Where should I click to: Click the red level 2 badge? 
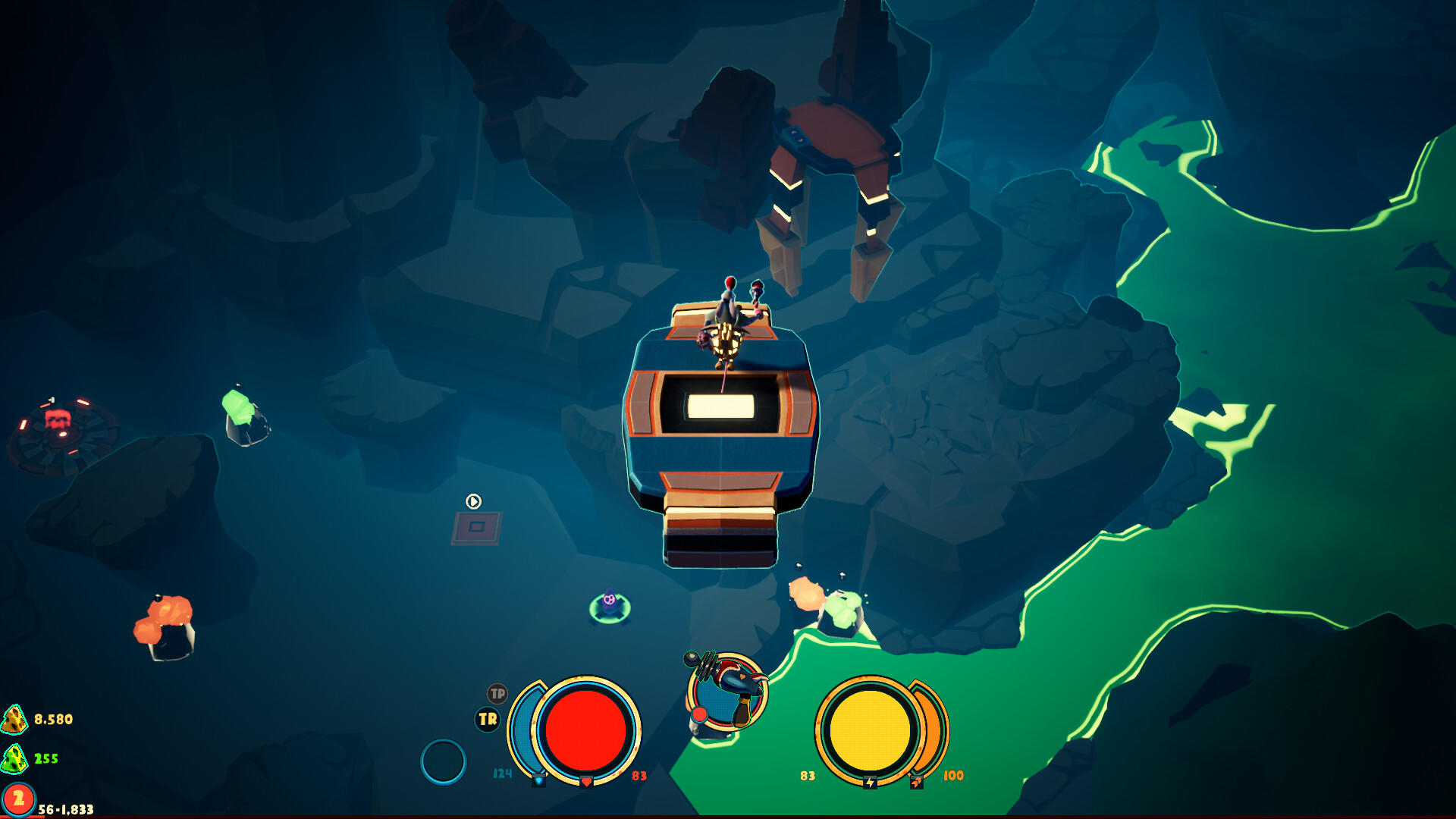17,797
